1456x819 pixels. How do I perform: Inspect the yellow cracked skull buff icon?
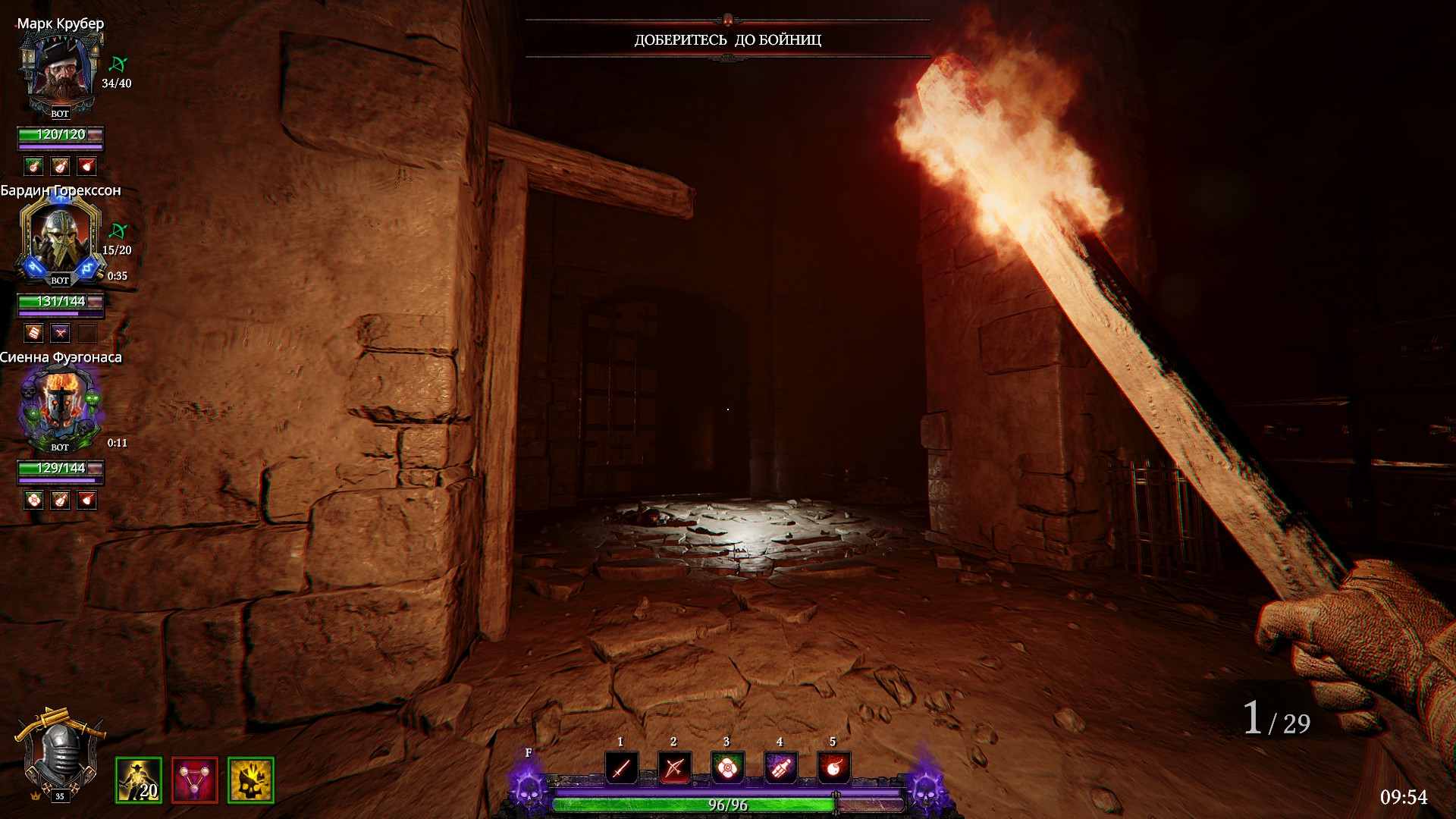click(x=251, y=780)
